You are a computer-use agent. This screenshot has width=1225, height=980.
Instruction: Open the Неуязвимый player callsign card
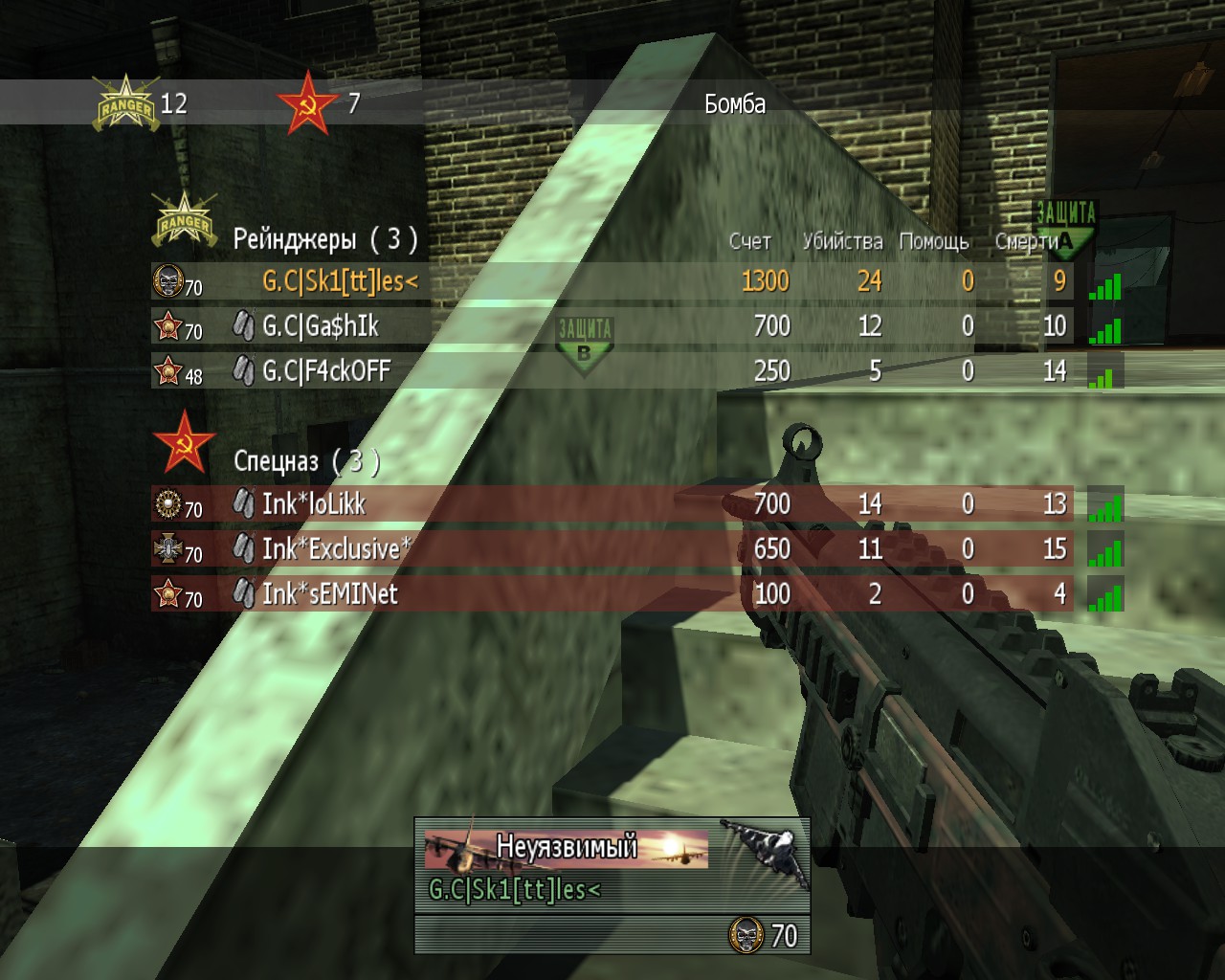point(567,849)
